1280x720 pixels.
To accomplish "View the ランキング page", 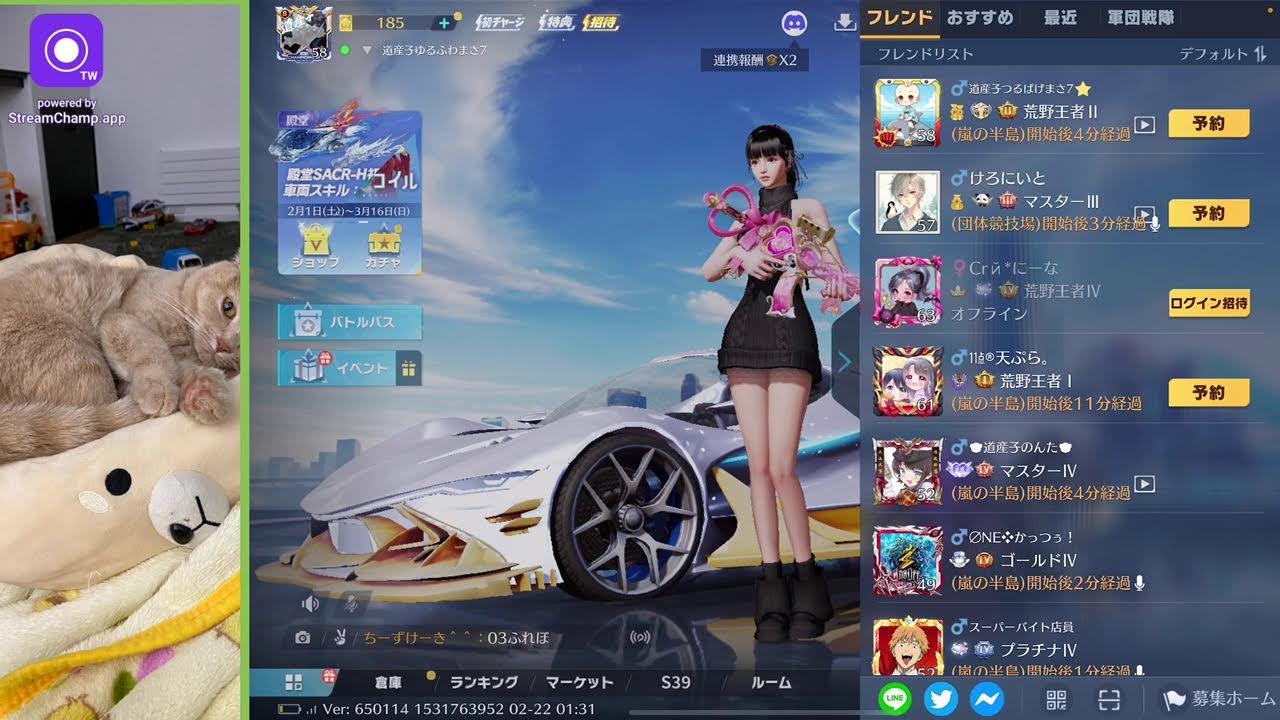I will click(484, 682).
